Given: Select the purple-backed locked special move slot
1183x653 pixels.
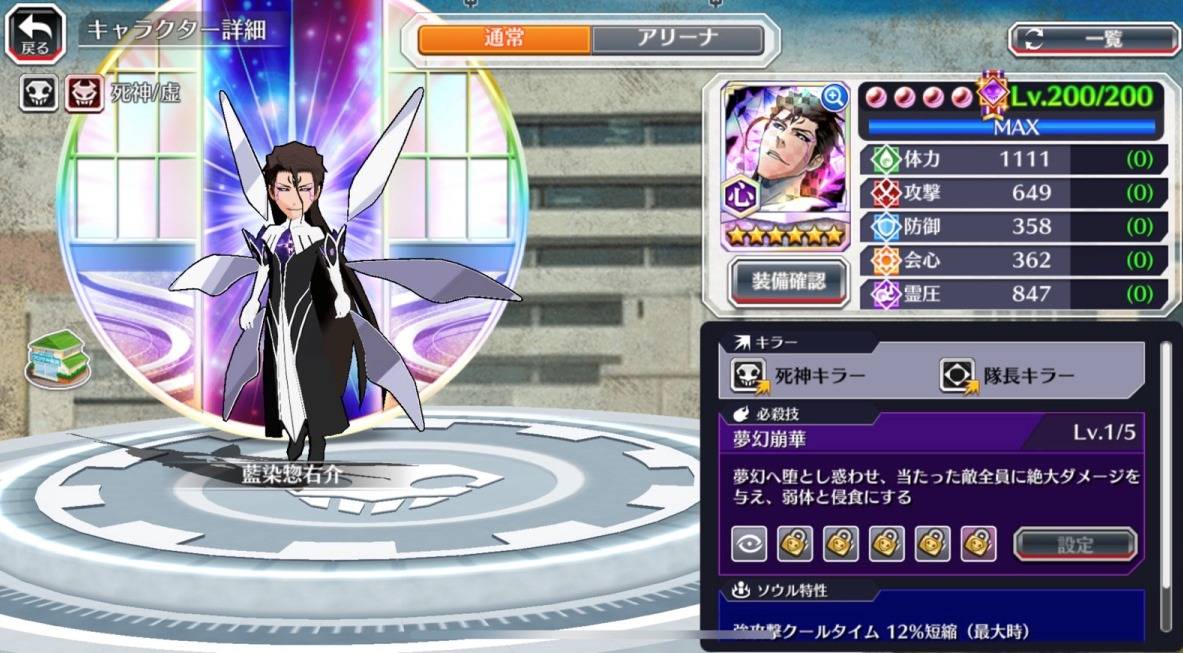Looking at the screenshot, I should pyautogui.click(x=979, y=543).
